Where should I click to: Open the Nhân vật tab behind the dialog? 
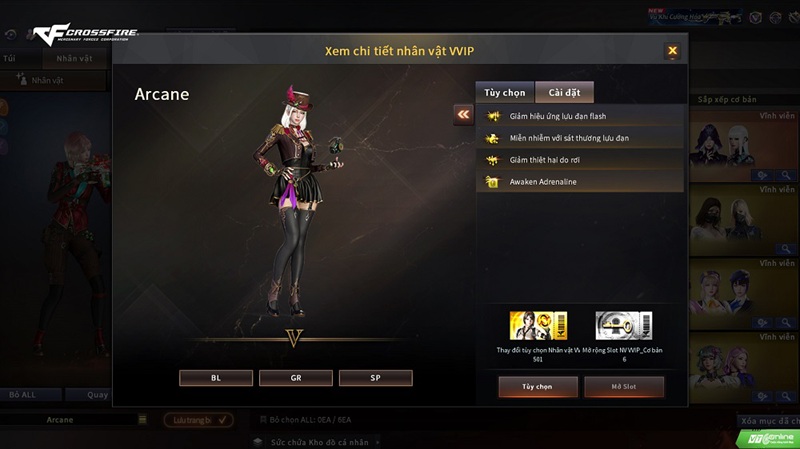[x=74, y=58]
